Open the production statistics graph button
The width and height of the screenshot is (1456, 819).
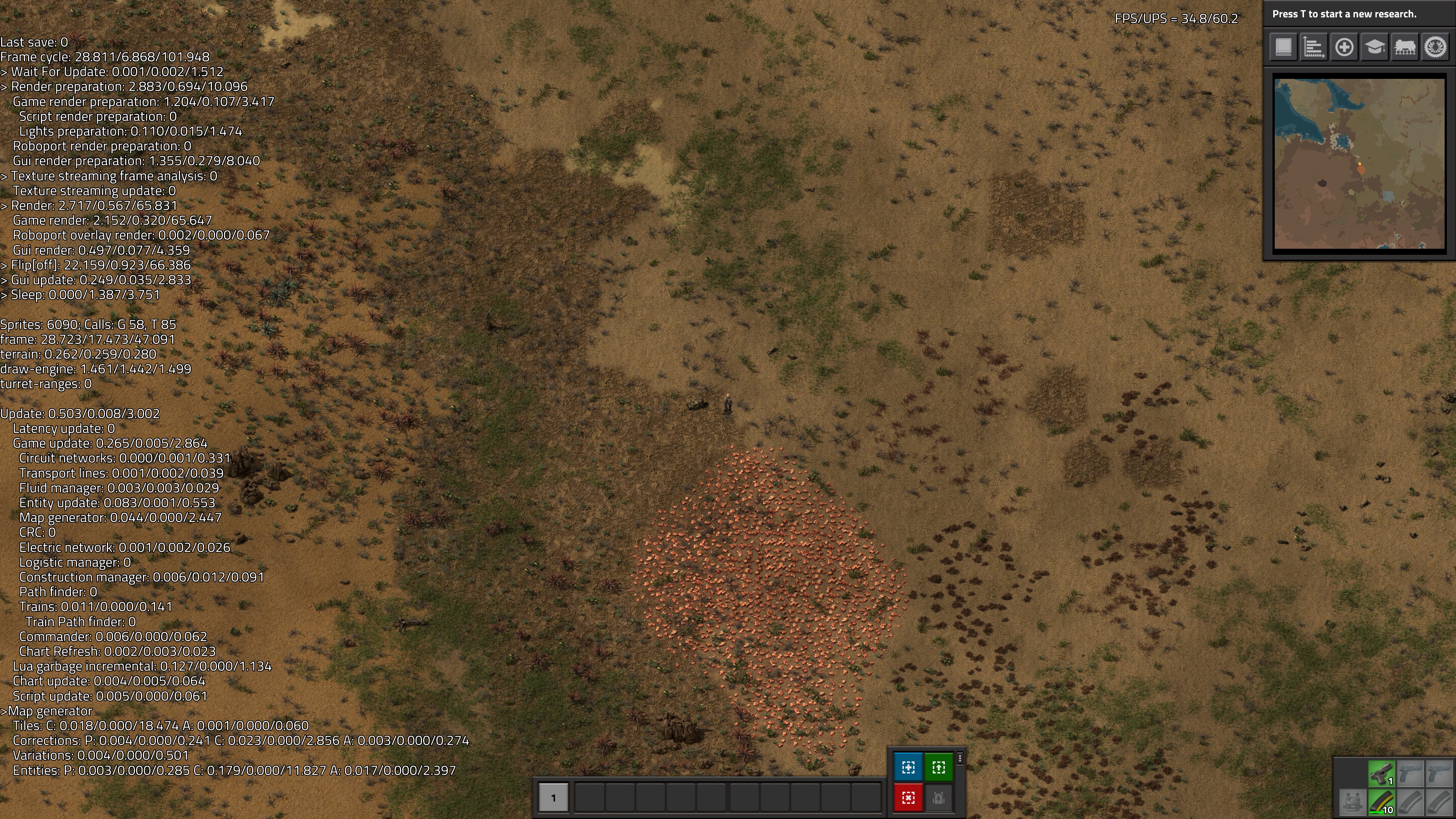1313,47
